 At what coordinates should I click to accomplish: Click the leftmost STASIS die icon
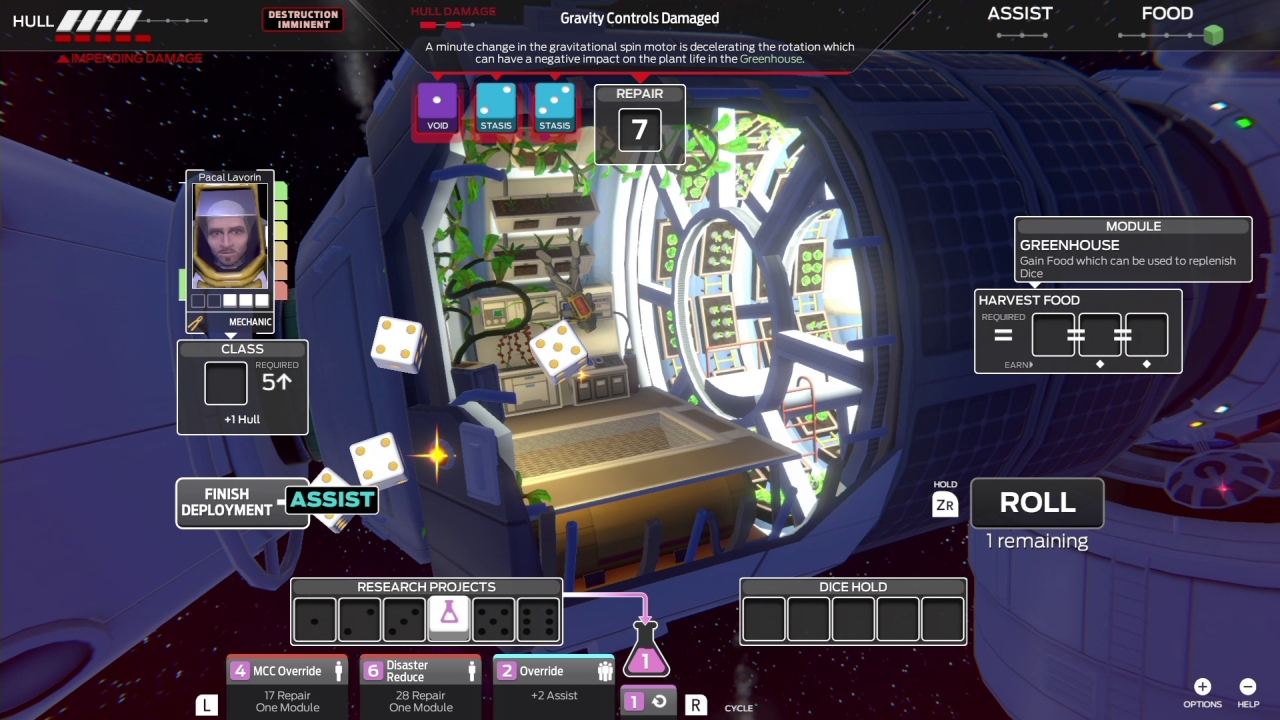coord(496,105)
